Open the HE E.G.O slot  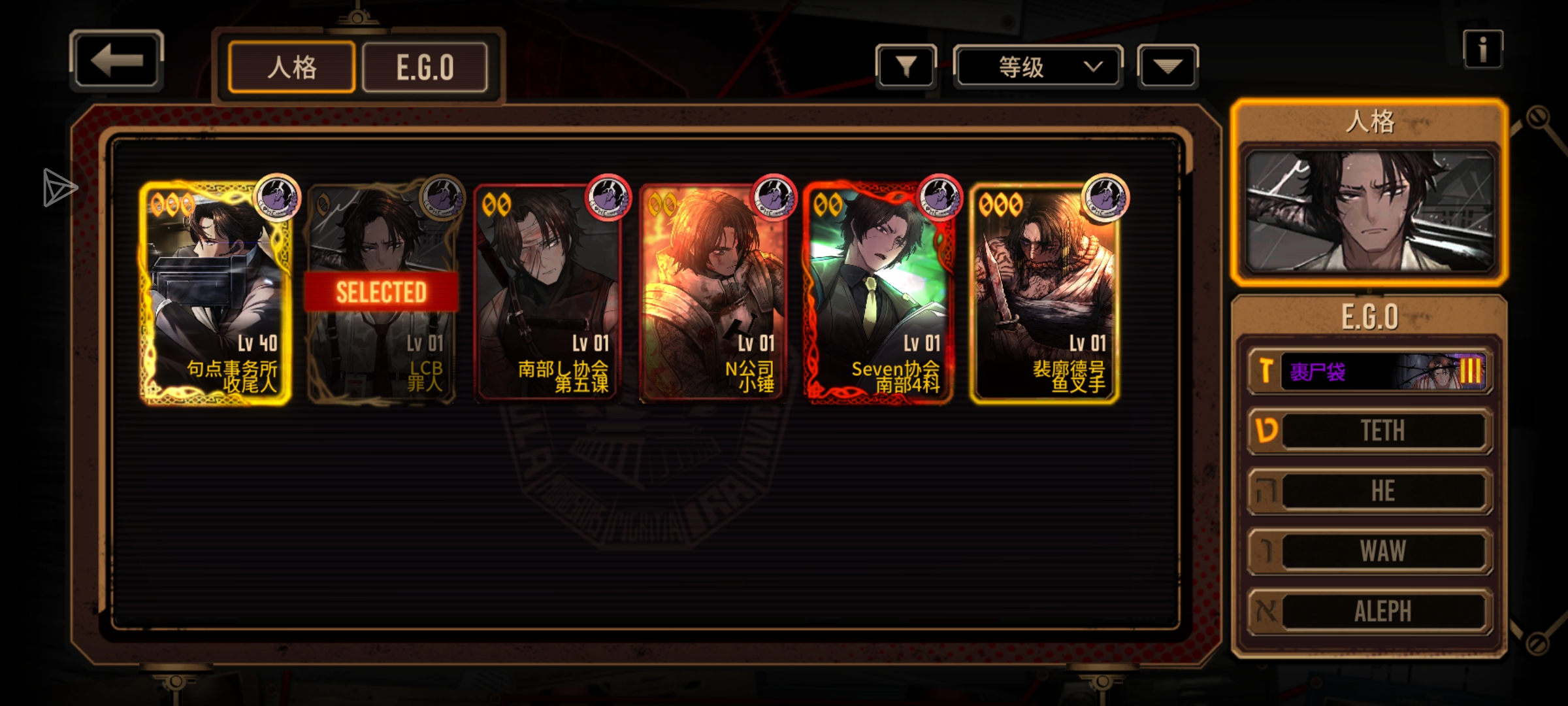coord(1371,491)
